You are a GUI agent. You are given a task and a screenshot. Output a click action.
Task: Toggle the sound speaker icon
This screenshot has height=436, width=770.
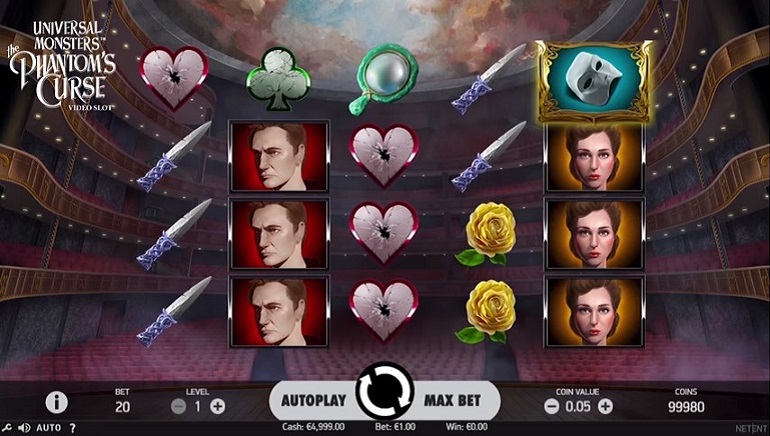coord(23,428)
